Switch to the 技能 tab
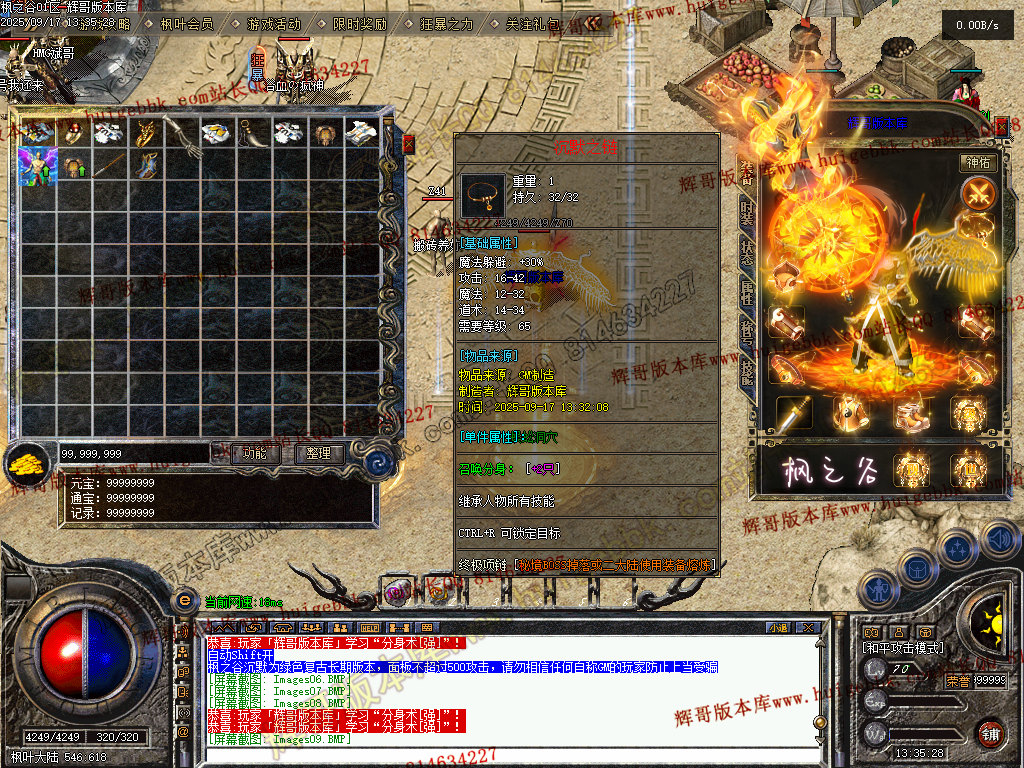This screenshot has height=768, width=1024. (747, 372)
